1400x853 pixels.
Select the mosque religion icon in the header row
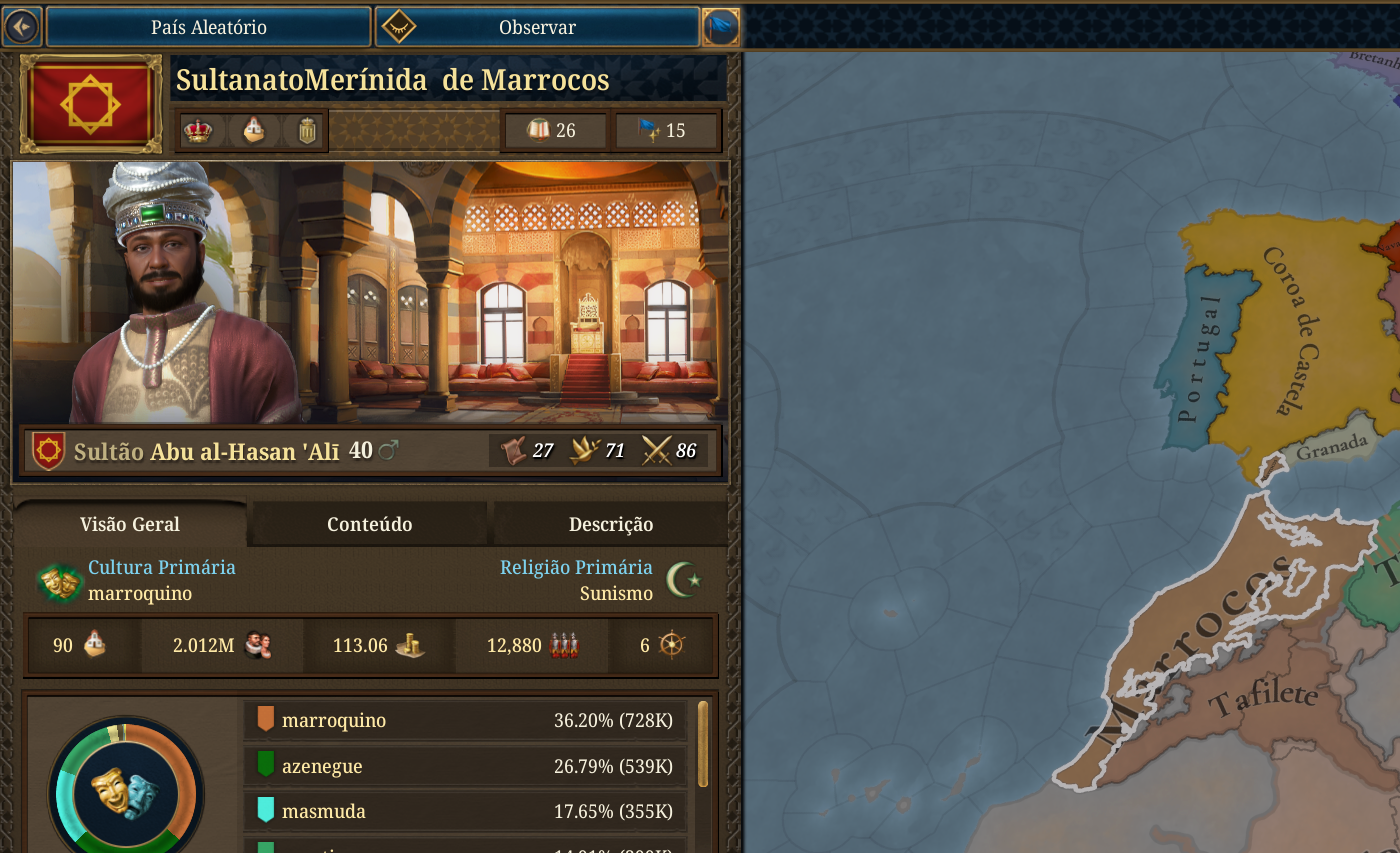tap(253, 130)
